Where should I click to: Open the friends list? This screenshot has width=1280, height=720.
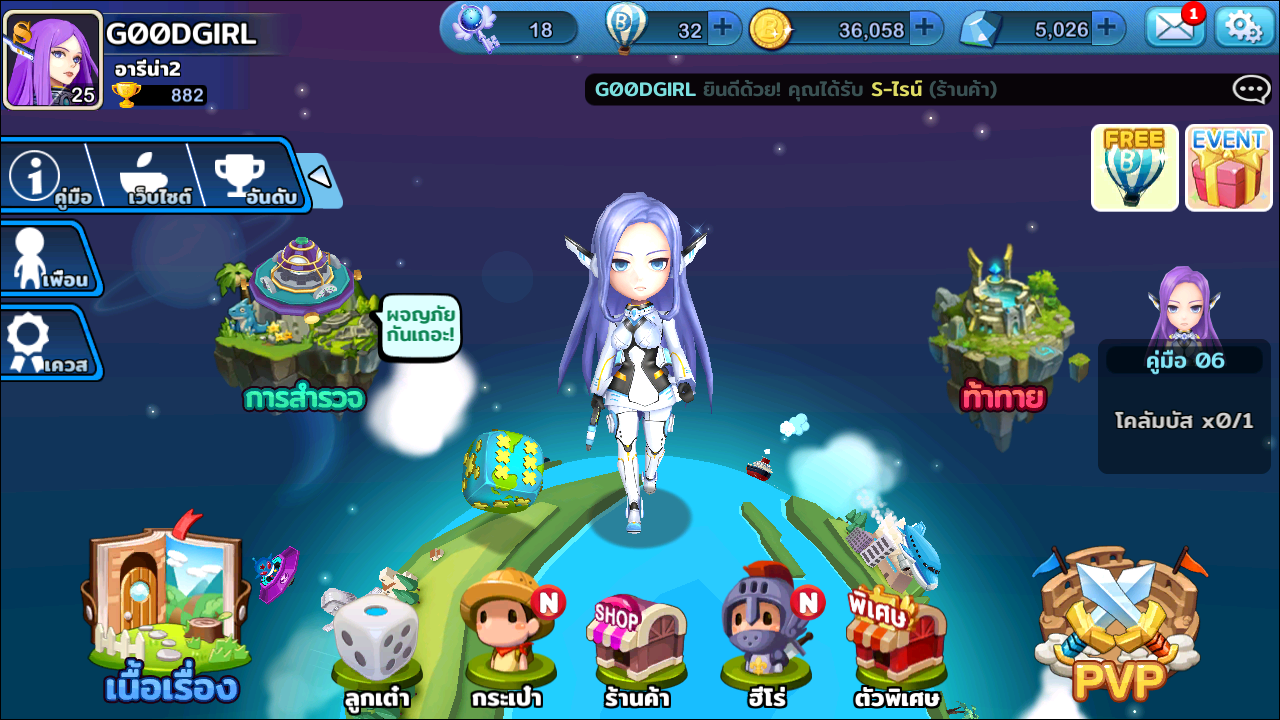[45, 259]
